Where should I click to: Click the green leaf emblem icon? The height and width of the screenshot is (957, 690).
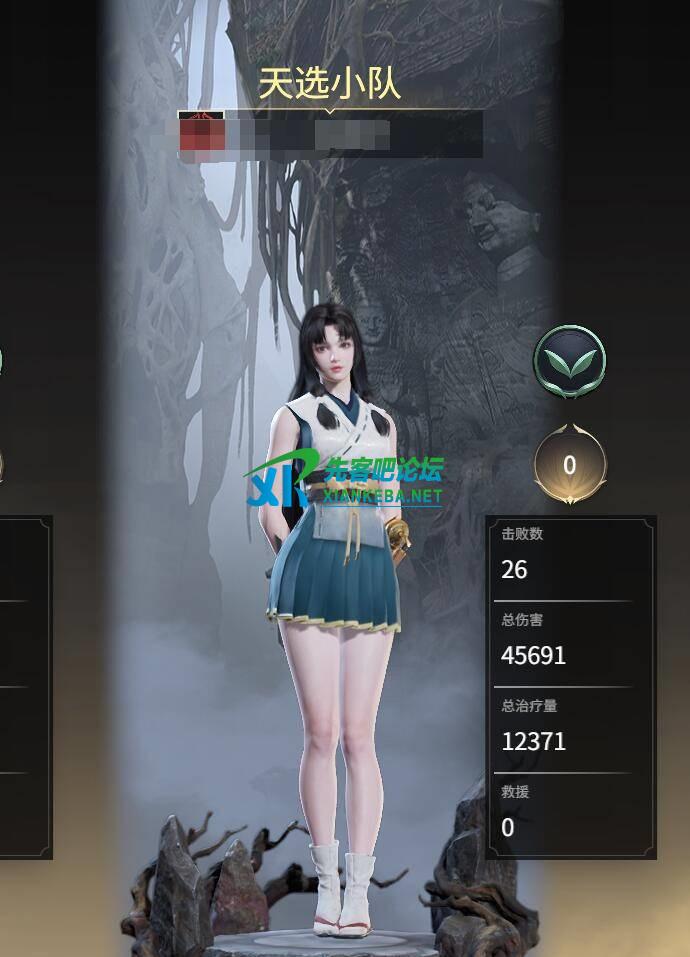coord(570,360)
